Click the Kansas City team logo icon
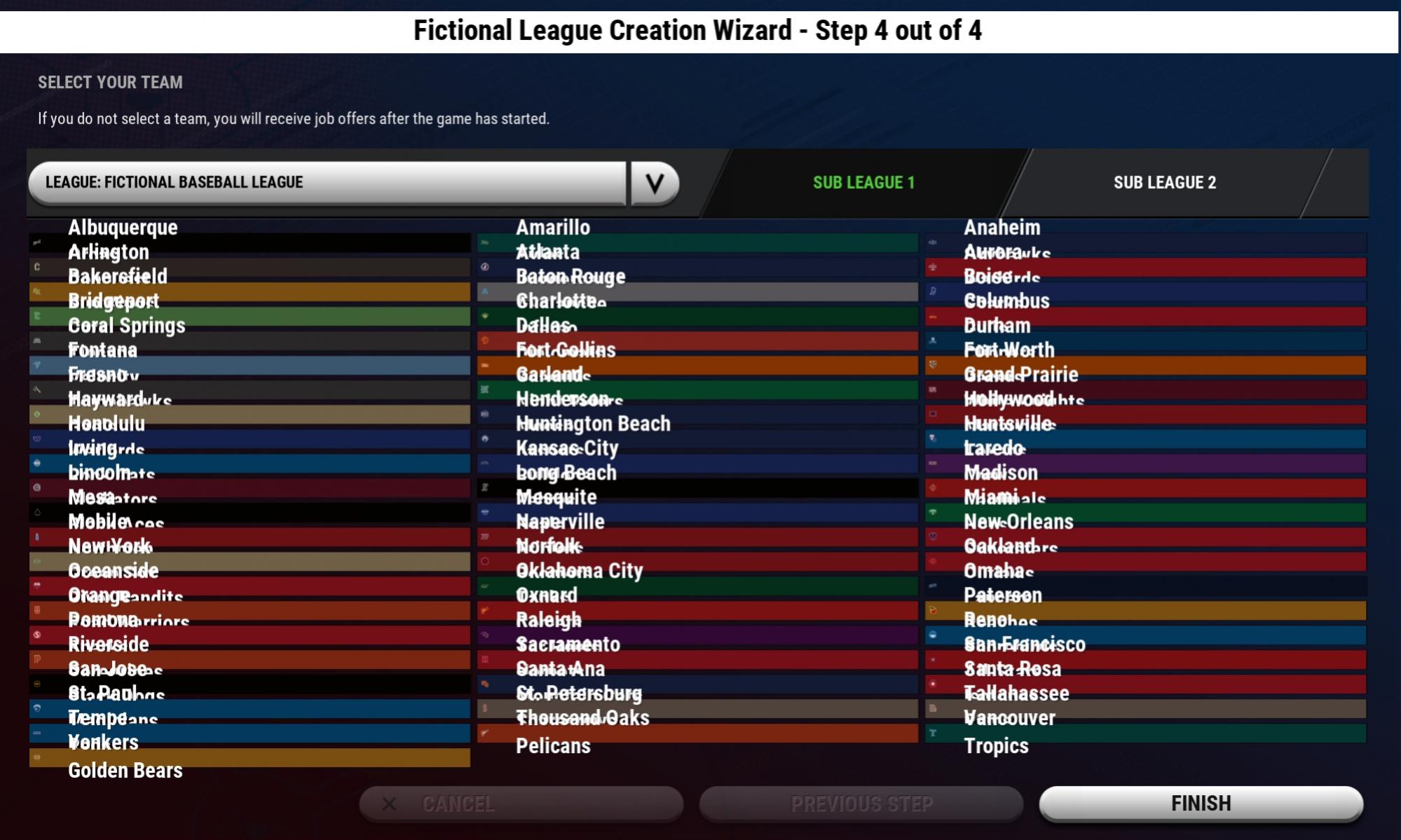The image size is (1401, 840). (485, 439)
